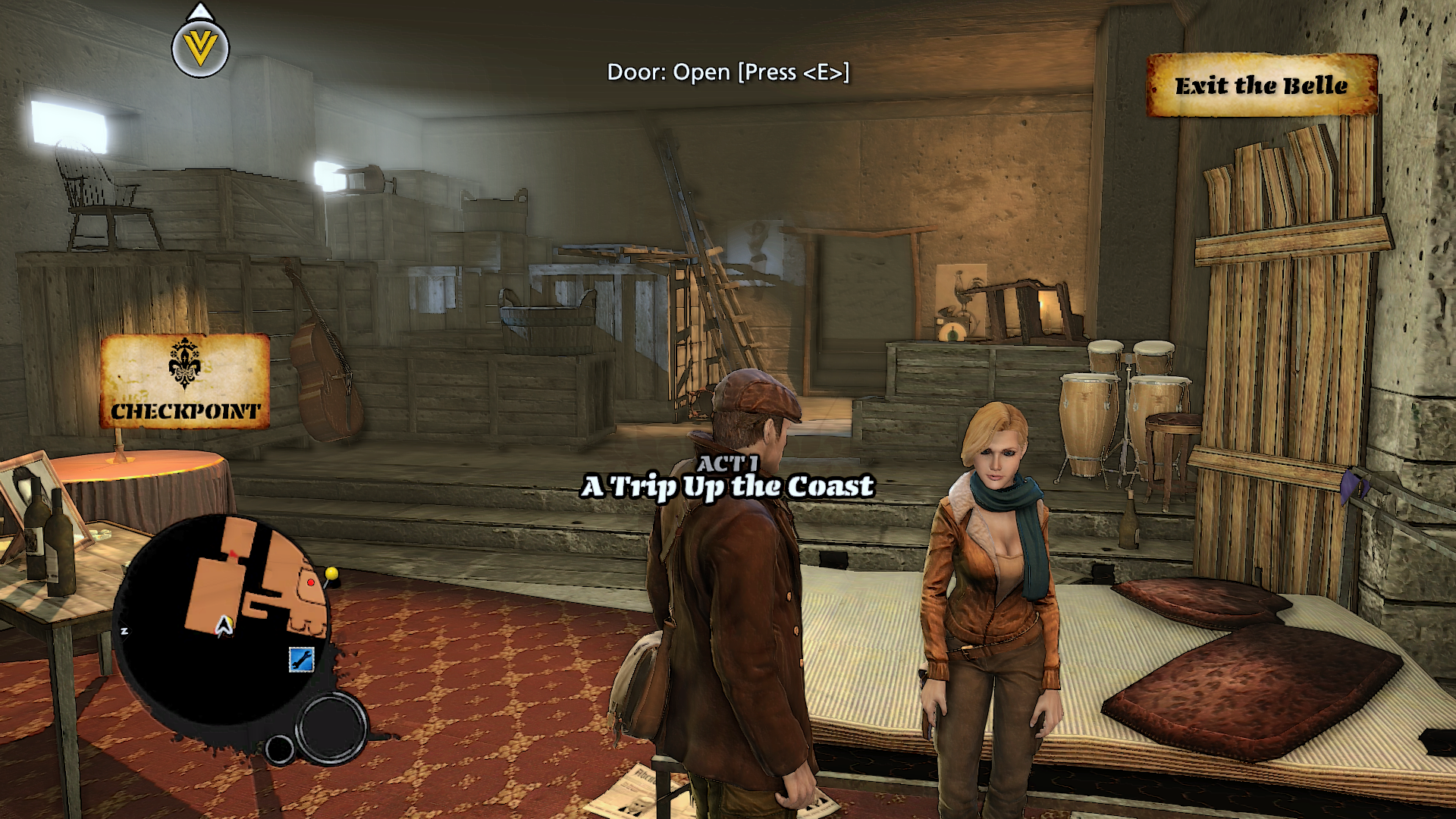Select the yellow dot marker beside minimap
This screenshot has width=1456, height=819.
331,573
